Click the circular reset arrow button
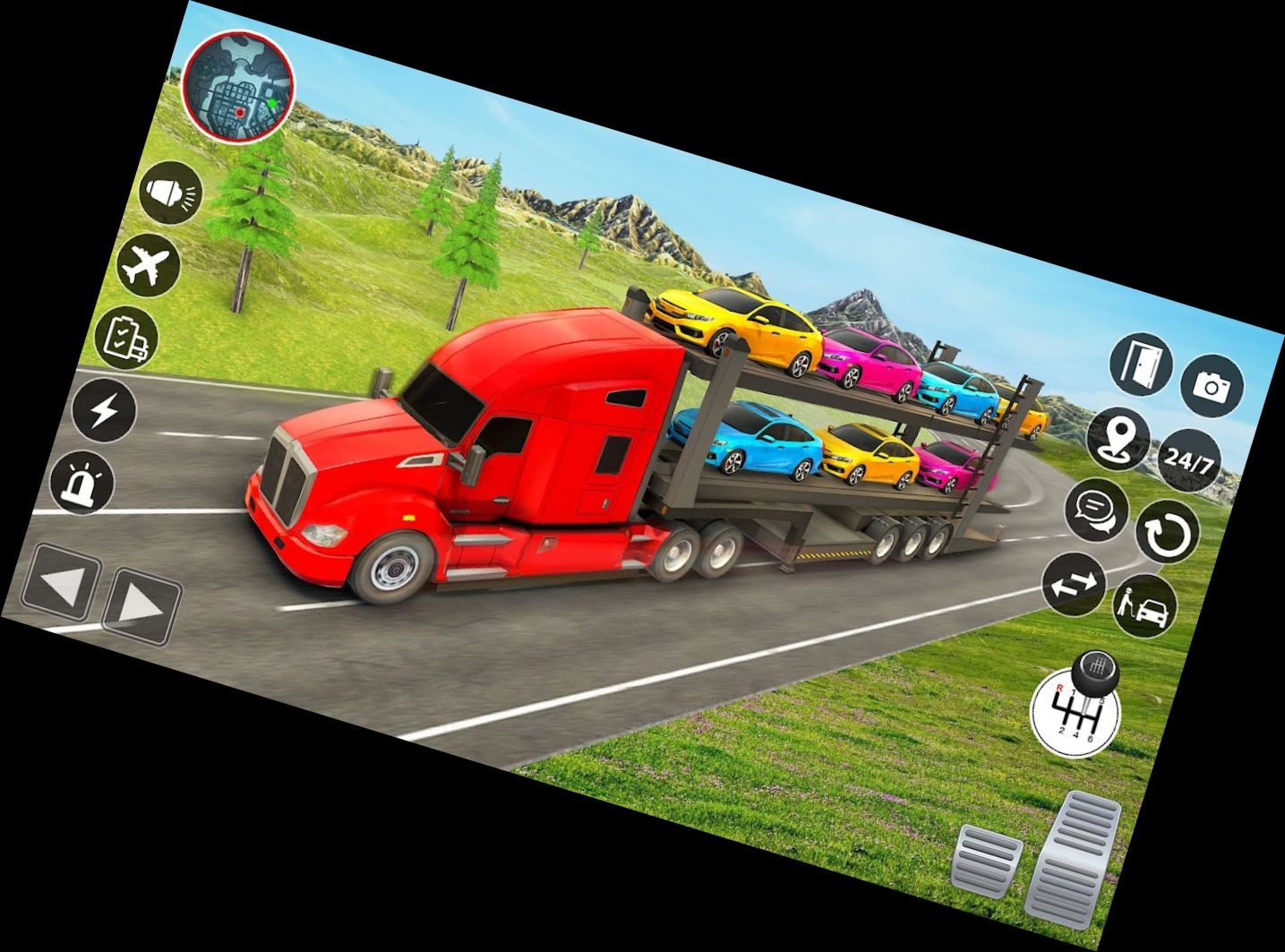 pyautogui.click(x=1168, y=533)
